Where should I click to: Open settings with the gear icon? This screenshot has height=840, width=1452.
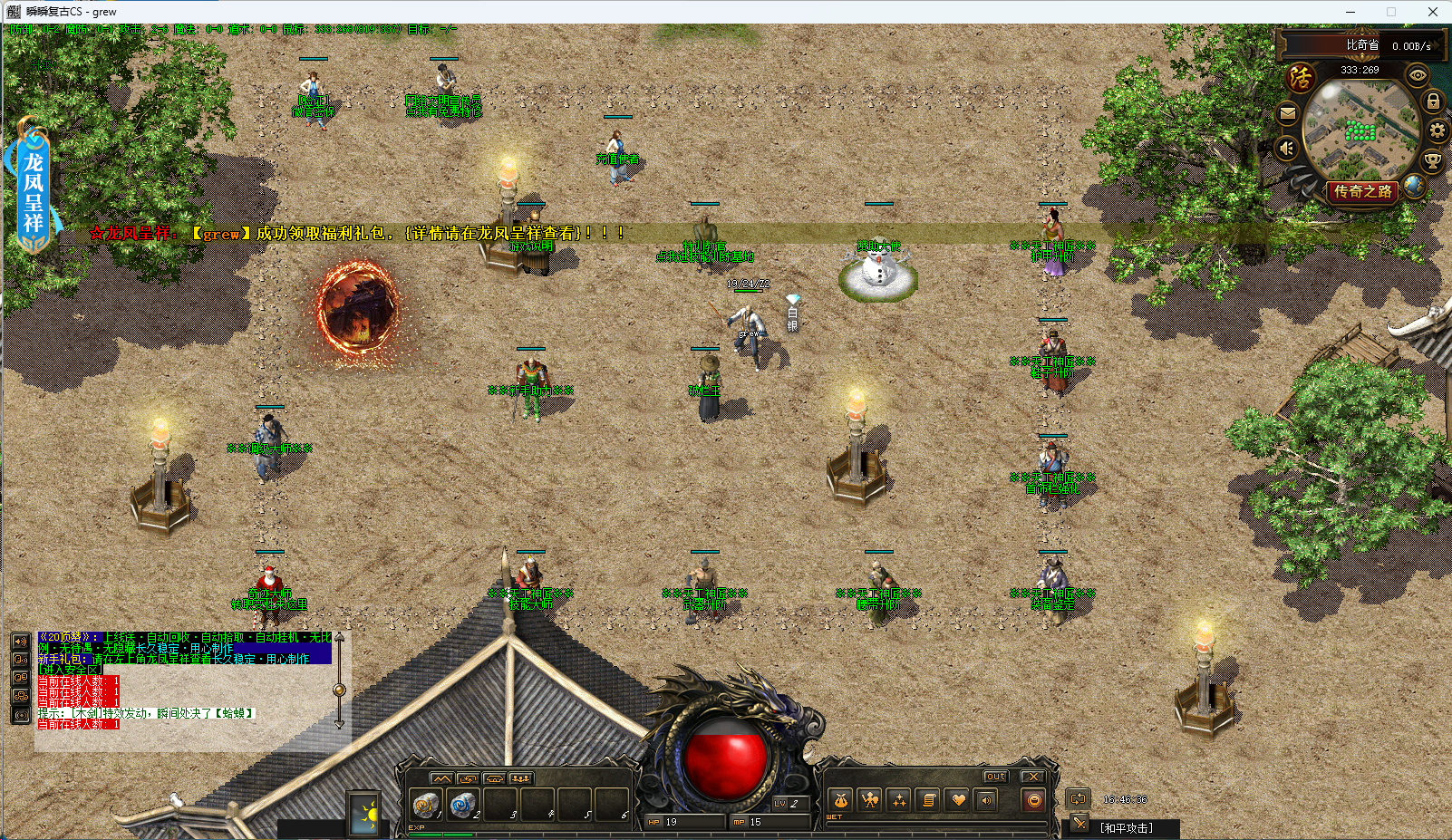pos(1437,131)
